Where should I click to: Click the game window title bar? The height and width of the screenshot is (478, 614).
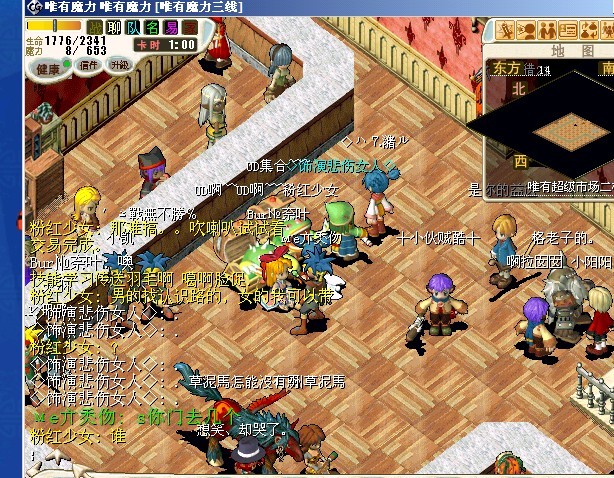point(300,7)
